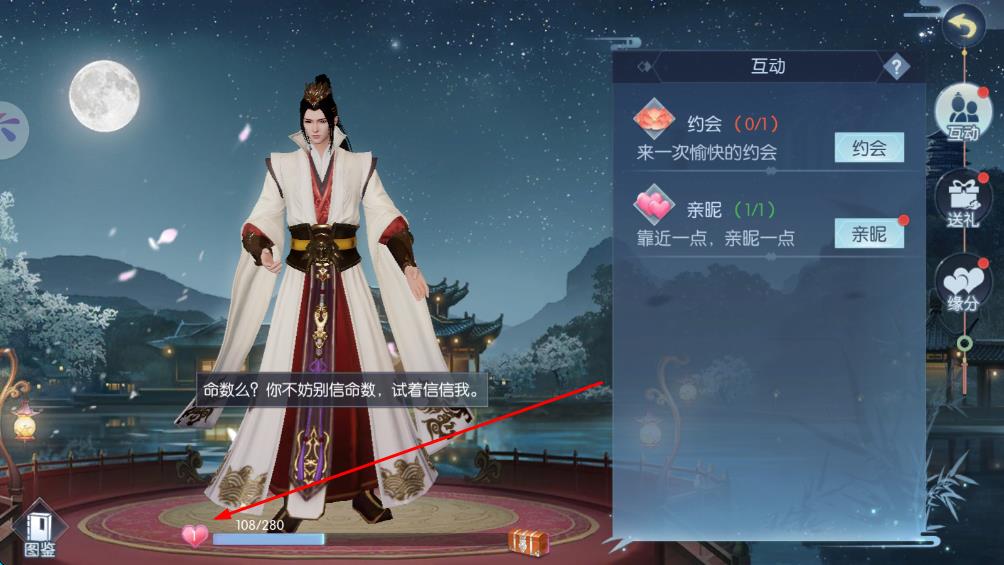Viewport: 1004px width, 565px height.
Task: Switch to the 送礼 gift tab
Action: click(962, 199)
